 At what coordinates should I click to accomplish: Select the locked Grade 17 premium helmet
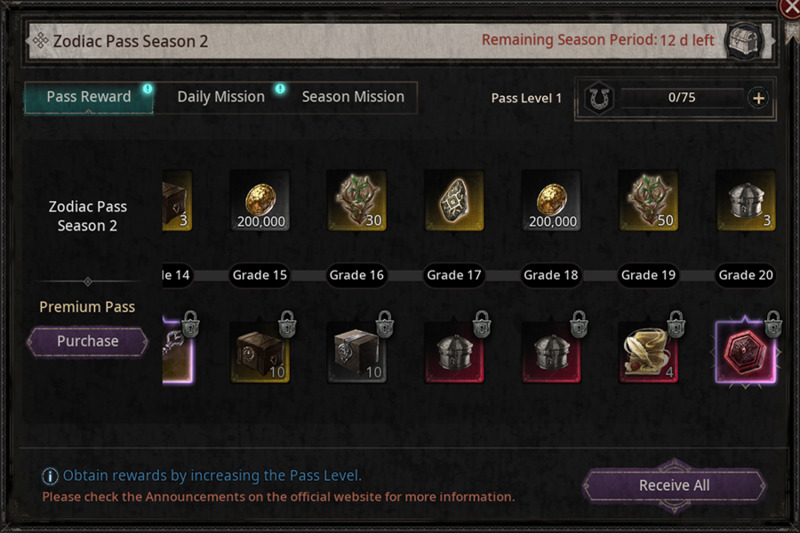[454, 352]
